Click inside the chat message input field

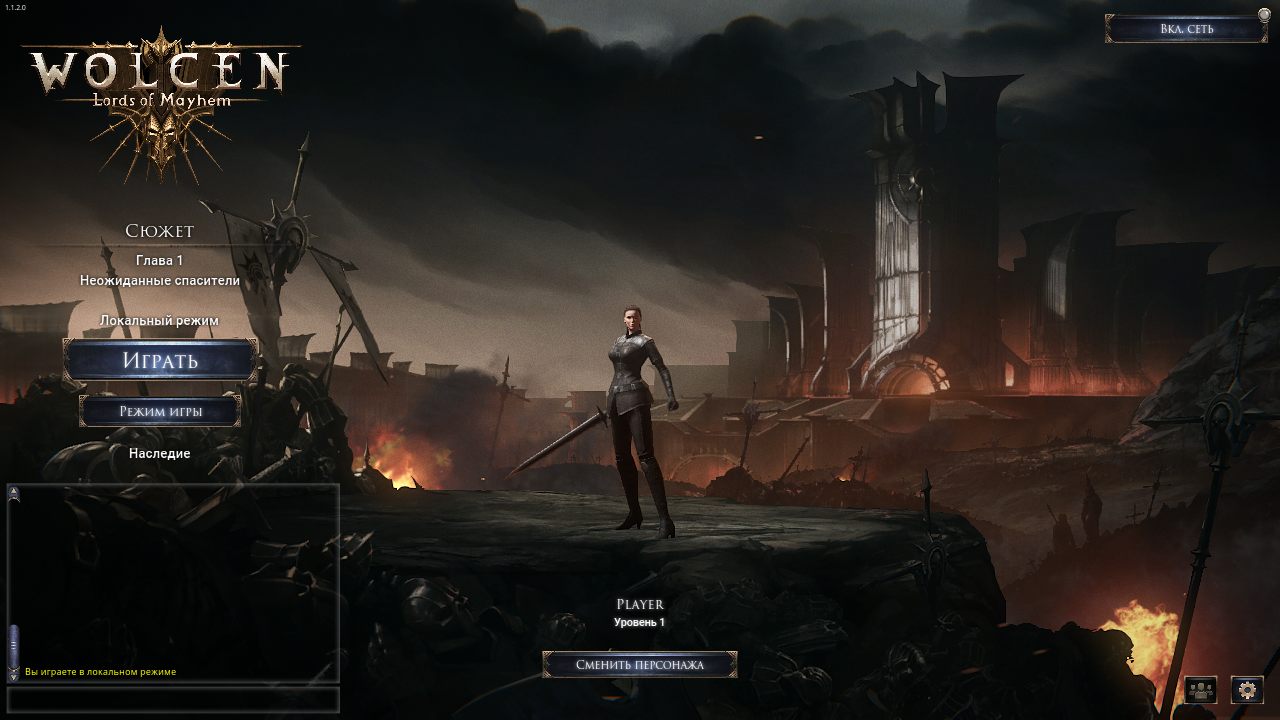[175, 700]
